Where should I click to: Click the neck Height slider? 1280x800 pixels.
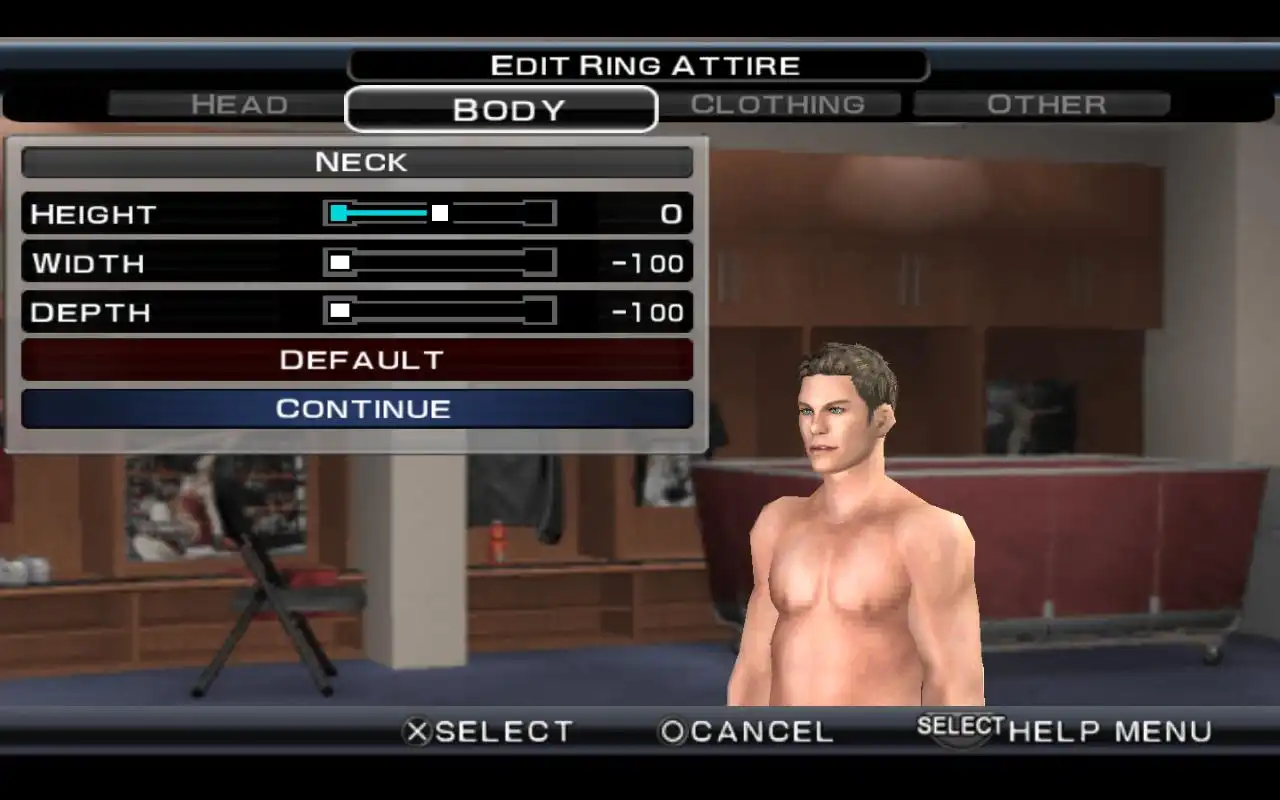click(x=440, y=213)
